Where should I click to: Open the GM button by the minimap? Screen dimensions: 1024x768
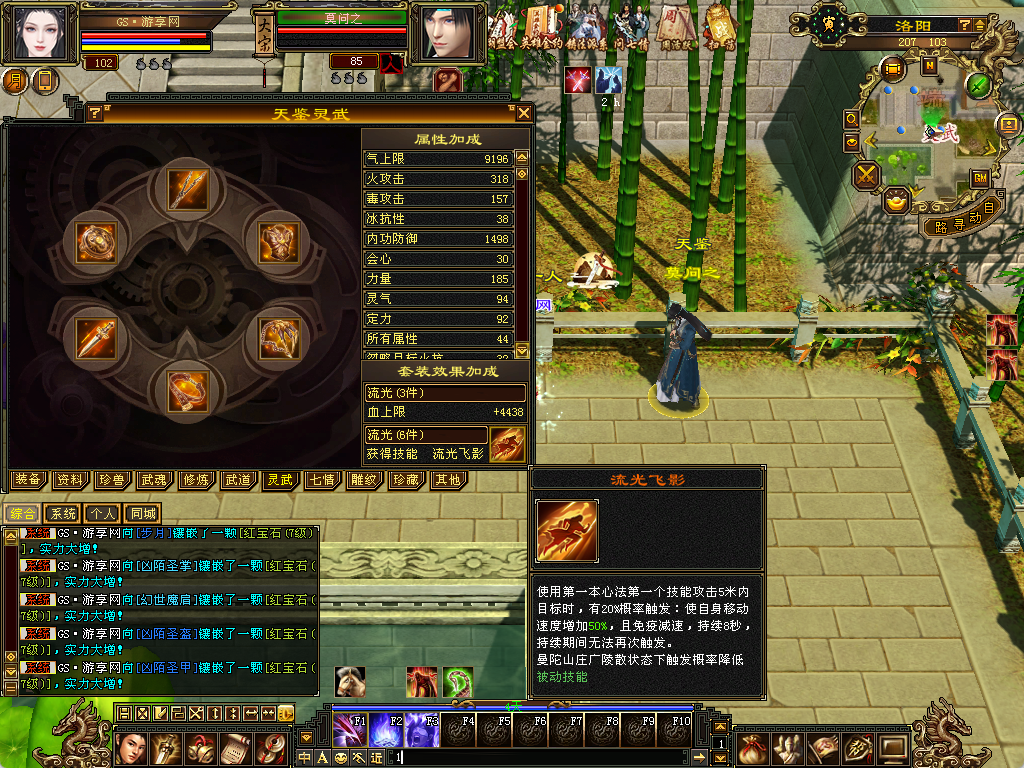tap(980, 177)
